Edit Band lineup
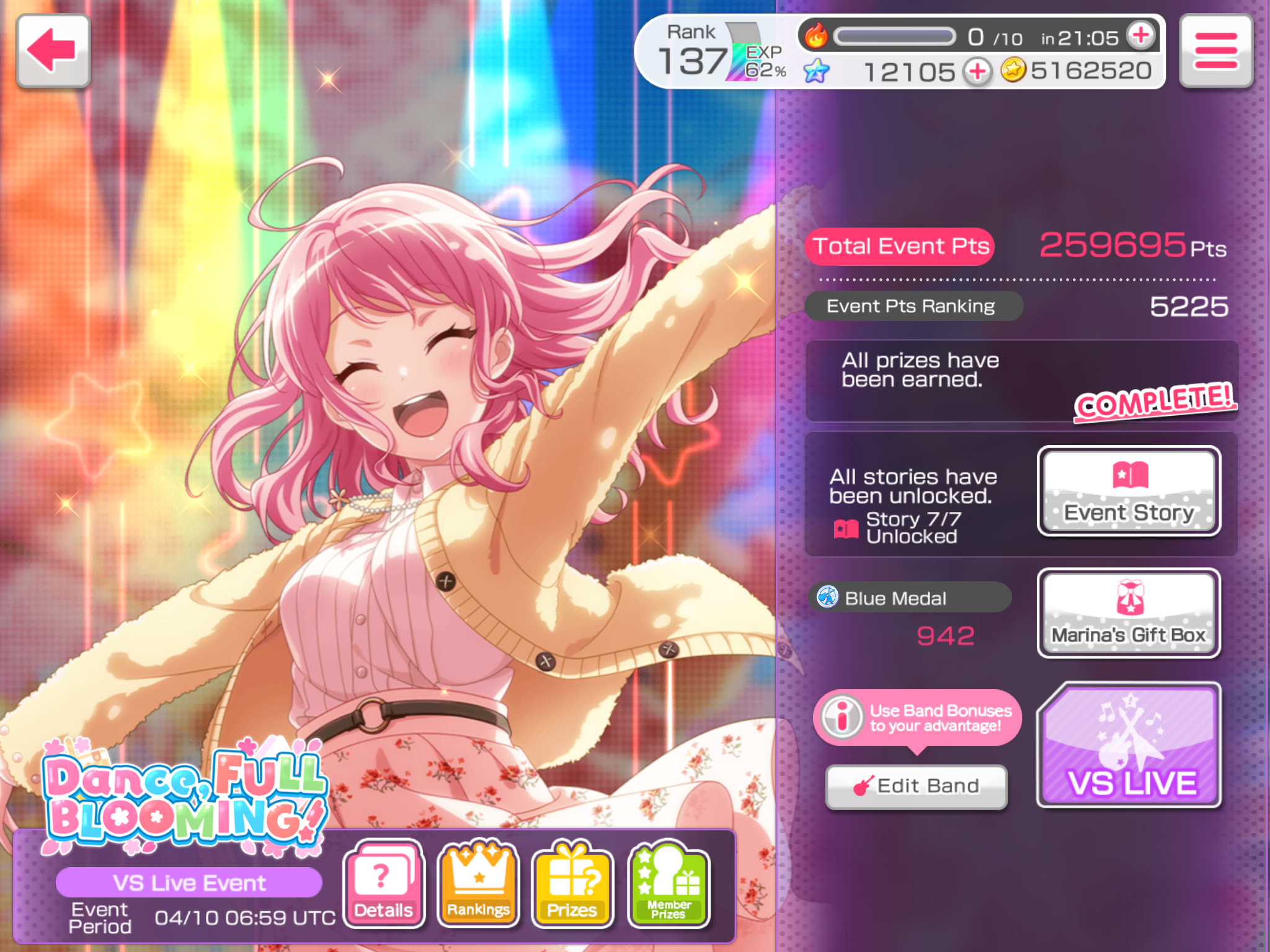The image size is (1270, 952). pos(917,786)
